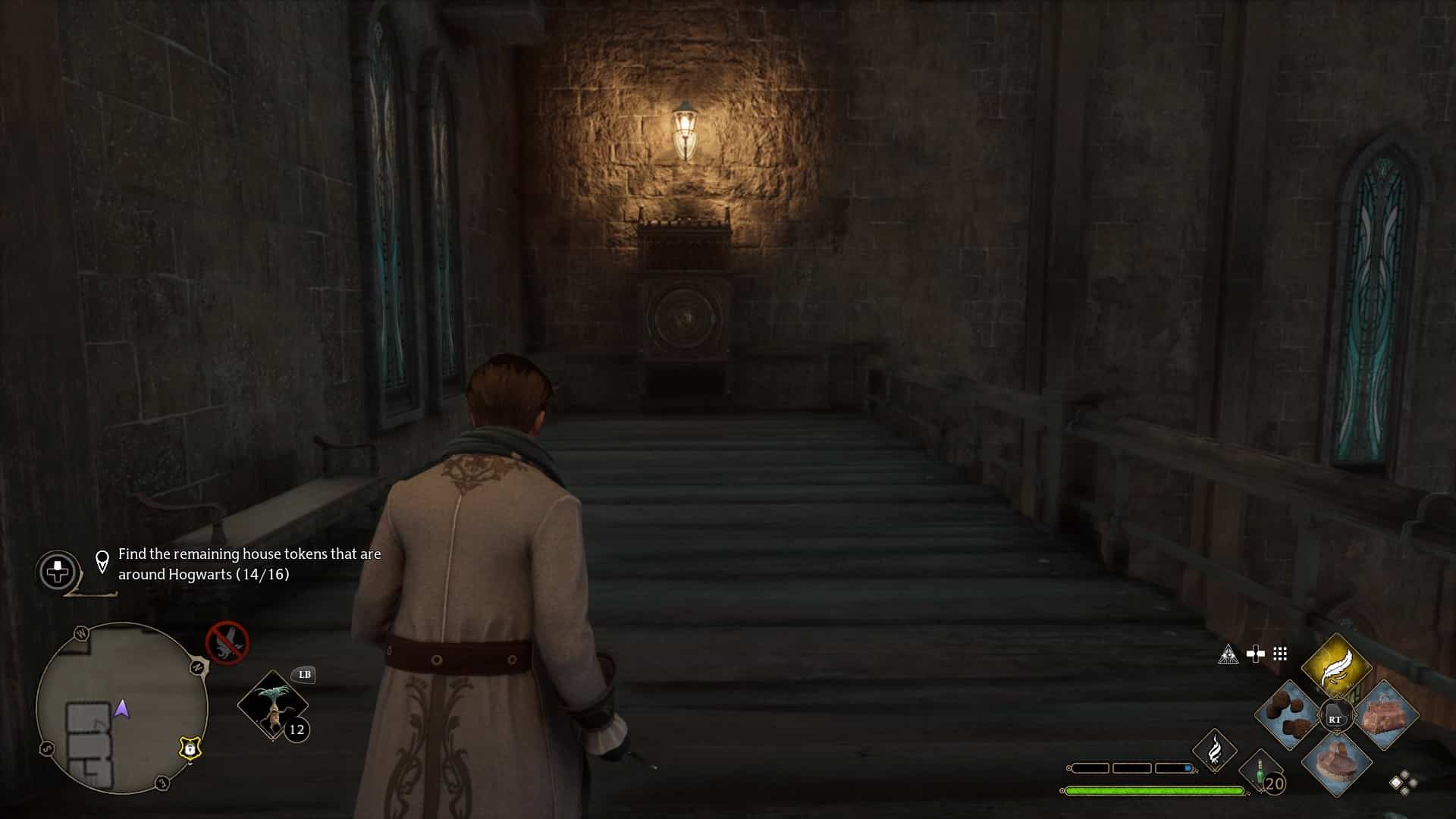Click the yellow padlock quest marker on minimap

click(190, 748)
